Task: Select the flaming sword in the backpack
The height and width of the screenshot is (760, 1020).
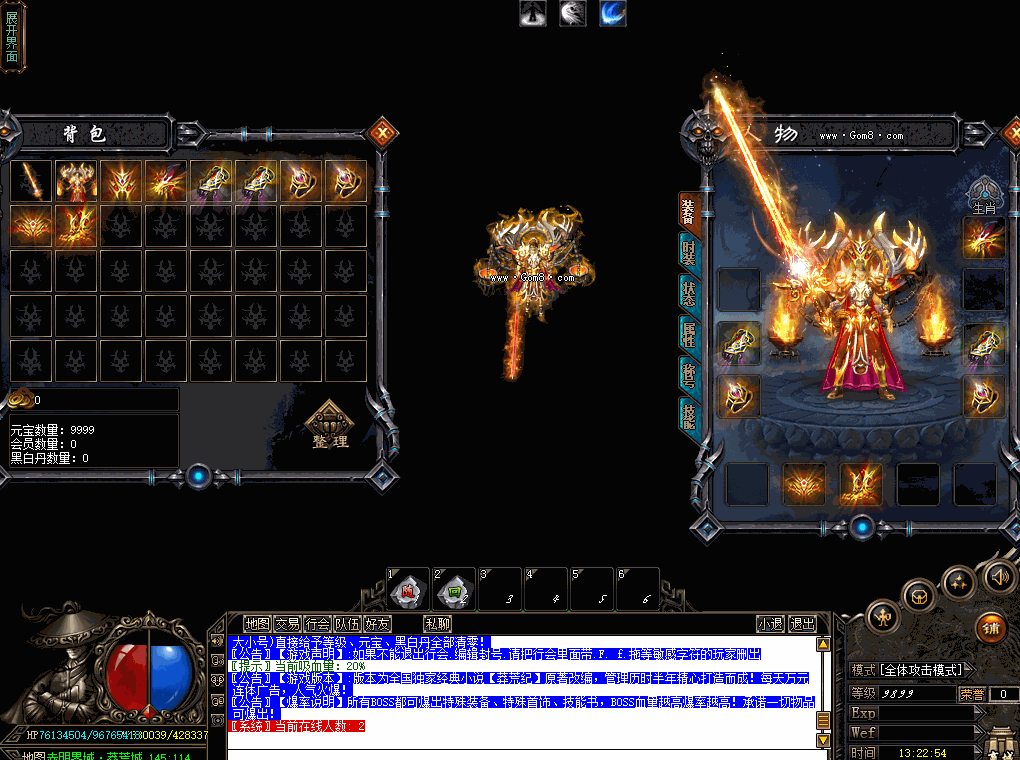Action: [31, 181]
